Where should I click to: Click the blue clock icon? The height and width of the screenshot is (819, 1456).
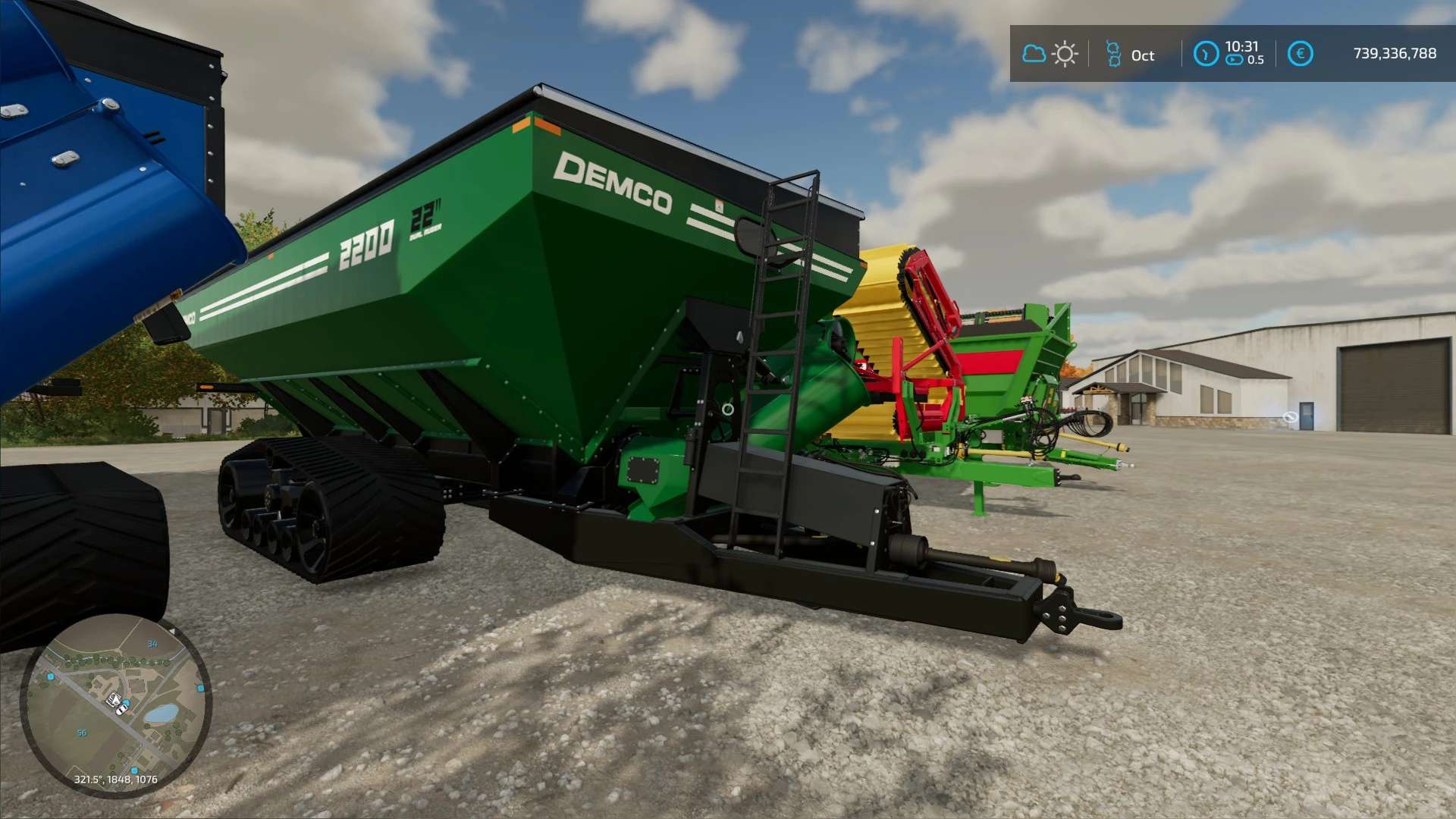pos(1206,54)
